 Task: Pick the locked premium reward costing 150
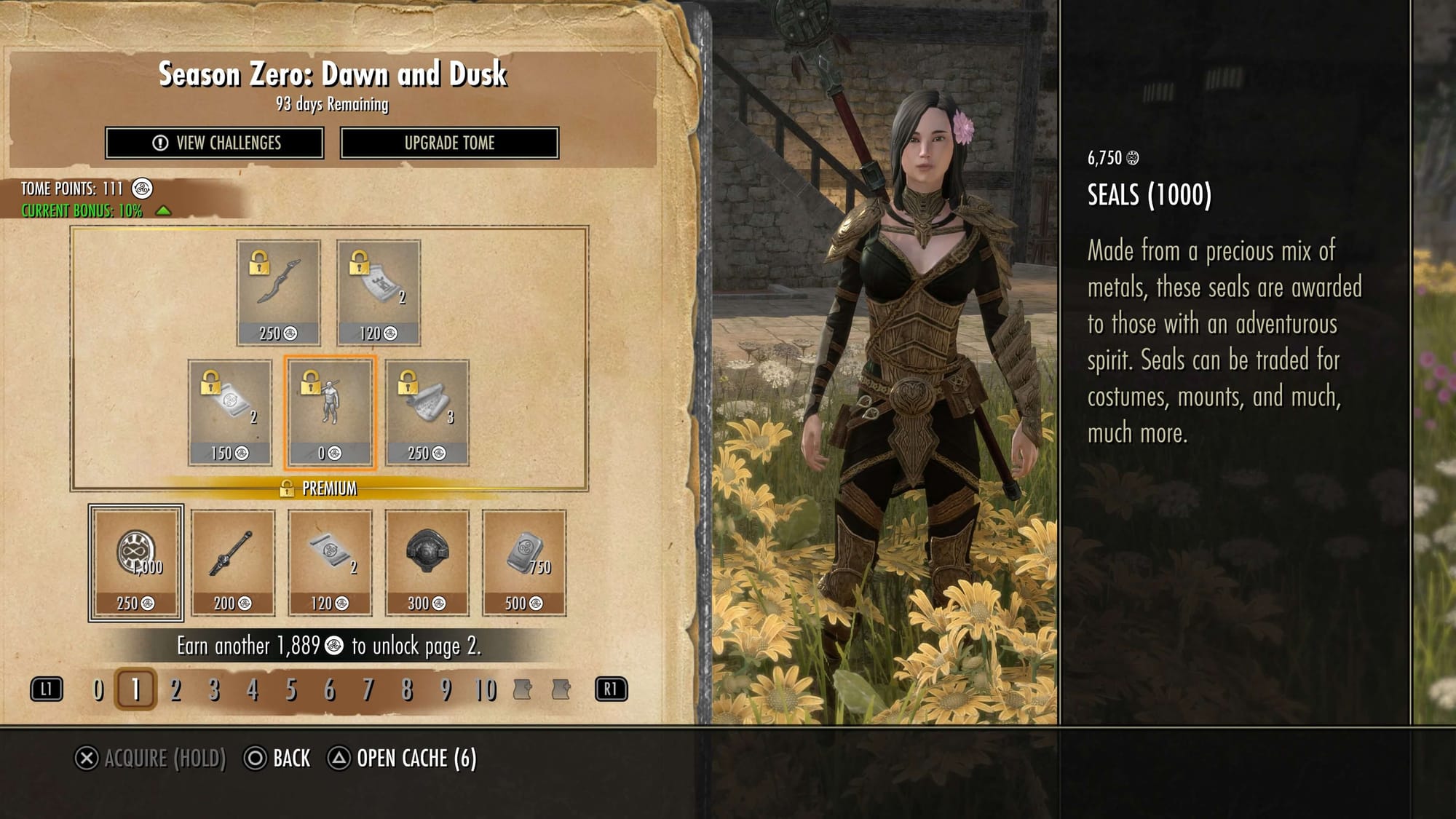(x=230, y=413)
